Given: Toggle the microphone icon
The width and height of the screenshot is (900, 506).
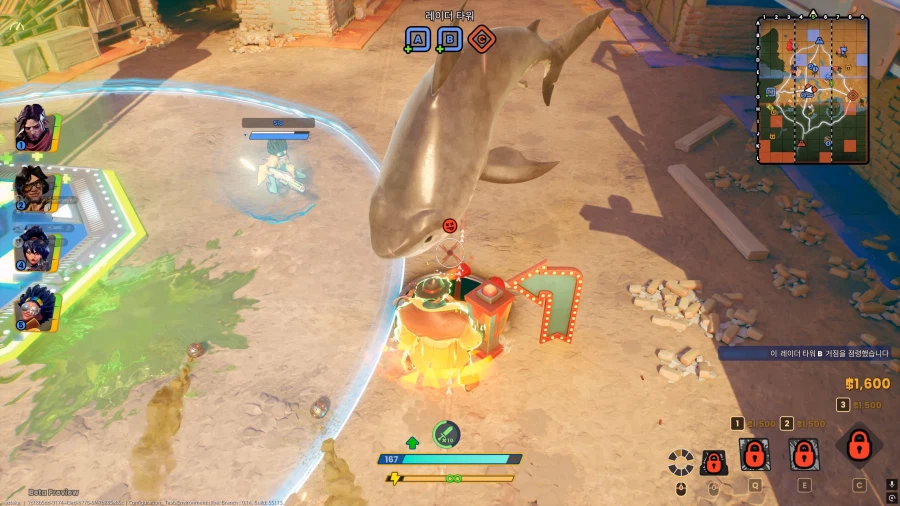Looking at the screenshot, I should 891,487.
